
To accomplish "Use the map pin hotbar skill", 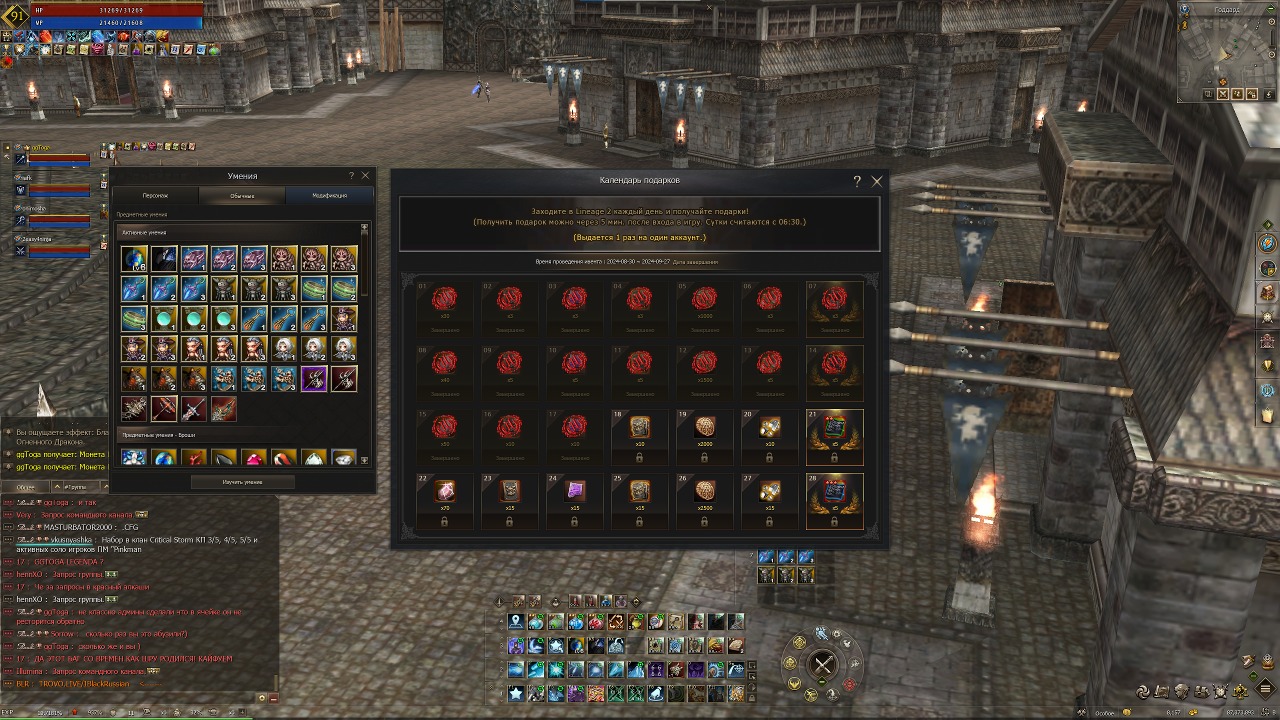I will tap(516, 622).
